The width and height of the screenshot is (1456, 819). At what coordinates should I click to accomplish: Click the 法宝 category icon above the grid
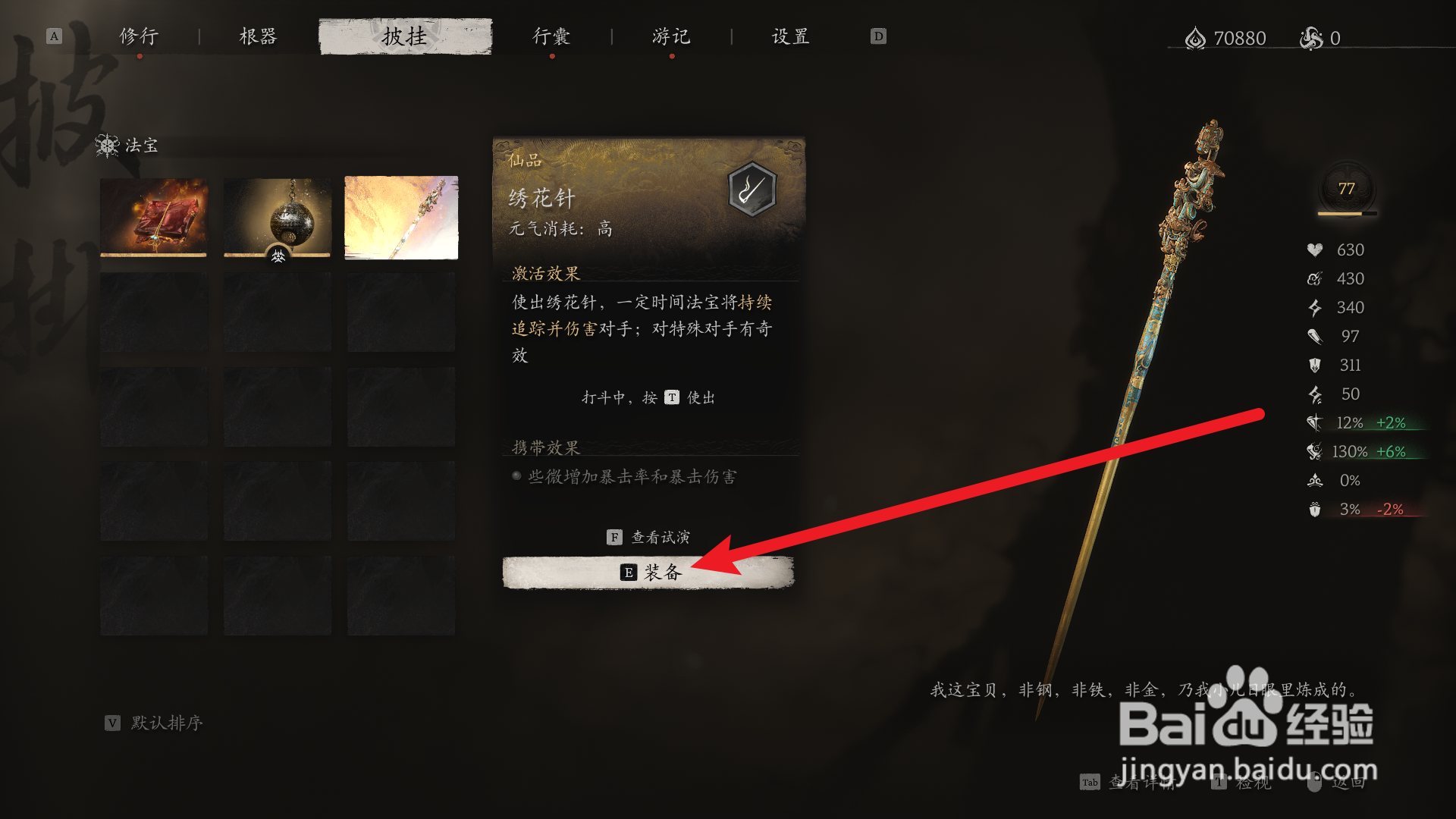[x=108, y=145]
